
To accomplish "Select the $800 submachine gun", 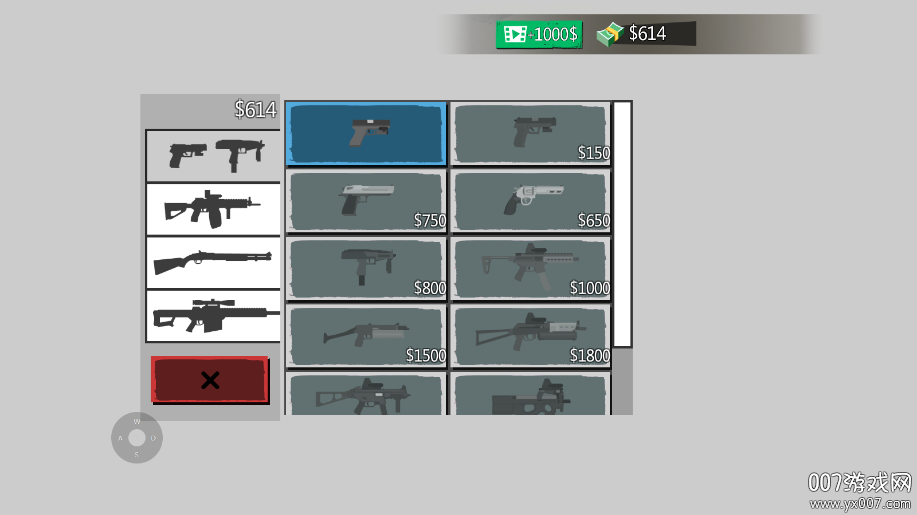I will click(x=366, y=268).
